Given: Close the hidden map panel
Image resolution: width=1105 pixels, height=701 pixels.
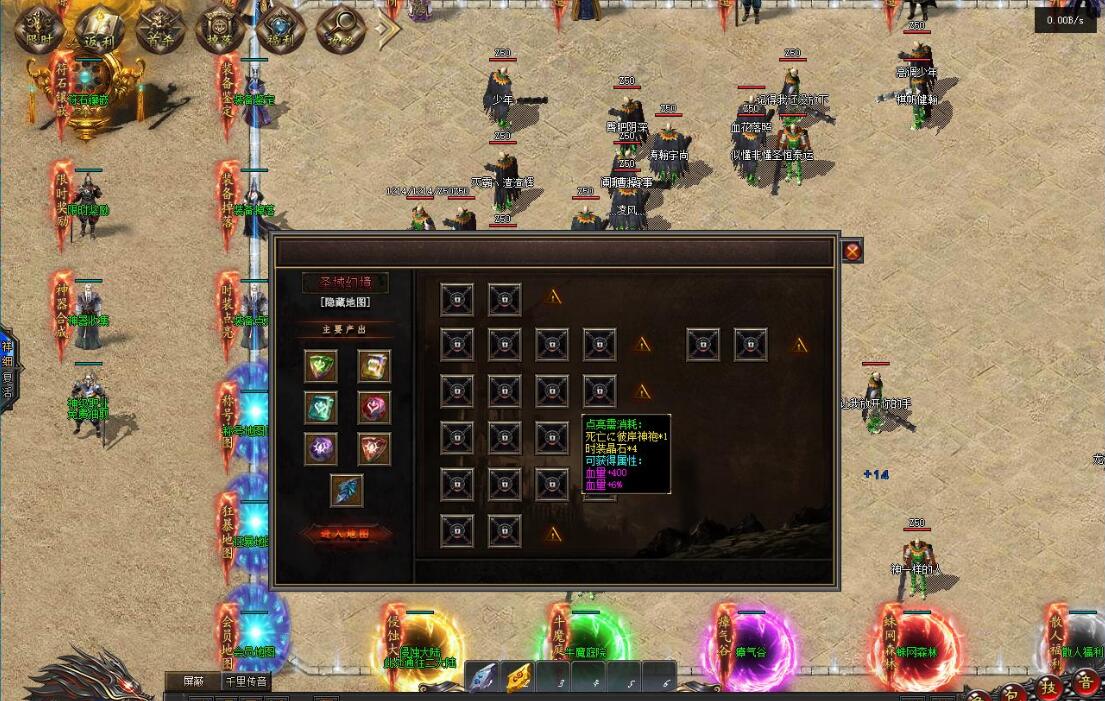Looking at the screenshot, I should [x=852, y=251].
